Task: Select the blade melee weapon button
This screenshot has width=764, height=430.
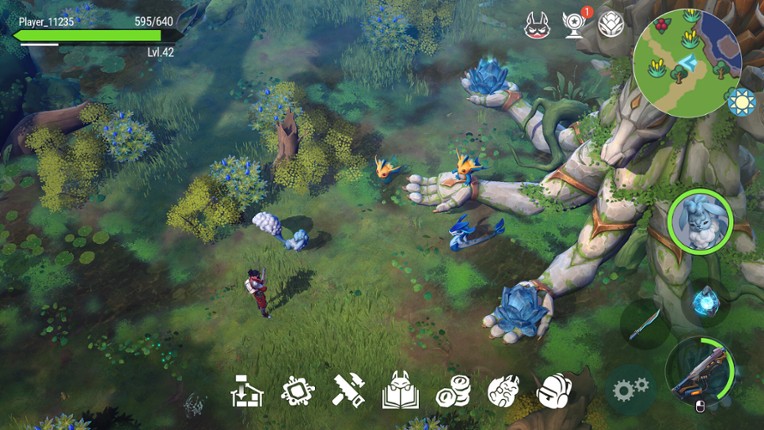Action: (x=644, y=323)
